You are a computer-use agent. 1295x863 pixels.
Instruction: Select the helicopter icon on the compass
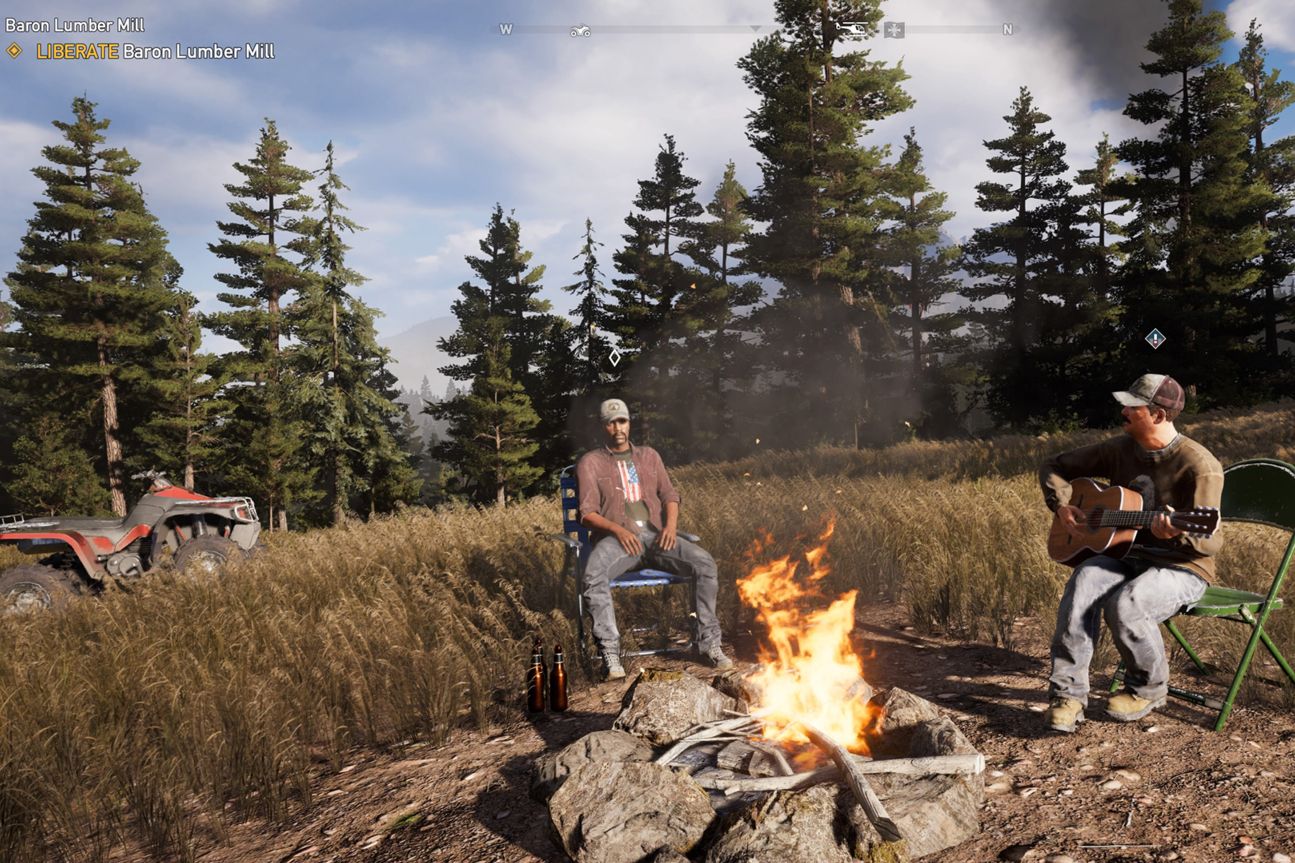[x=851, y=28]
